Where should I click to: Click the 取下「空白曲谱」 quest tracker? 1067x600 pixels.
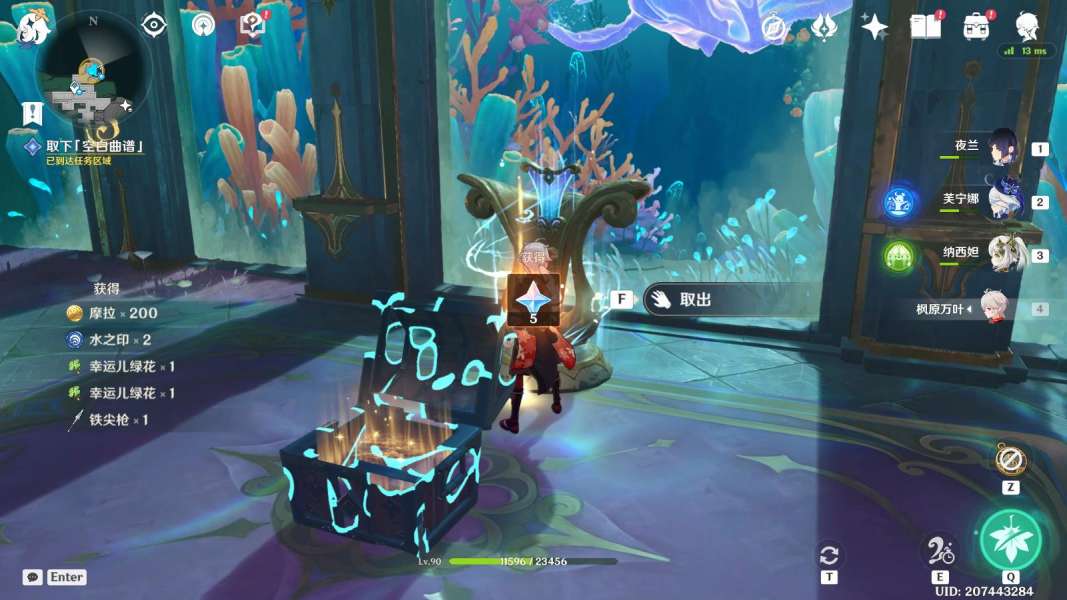(x=95, y=146)
